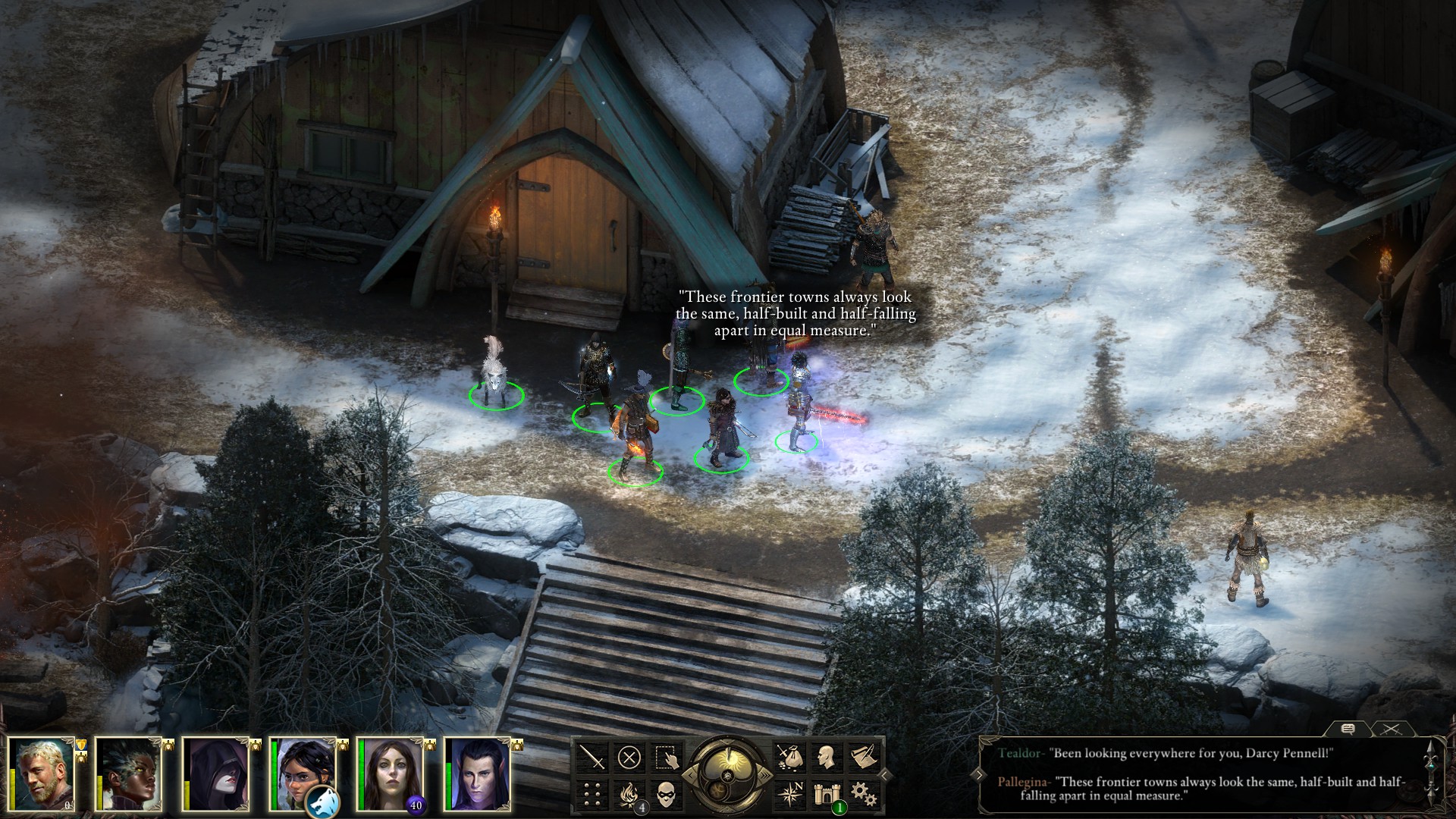The image size is (1456, 819).
Task: Open the stronghold castle icon
Action: tap(827, 794)
